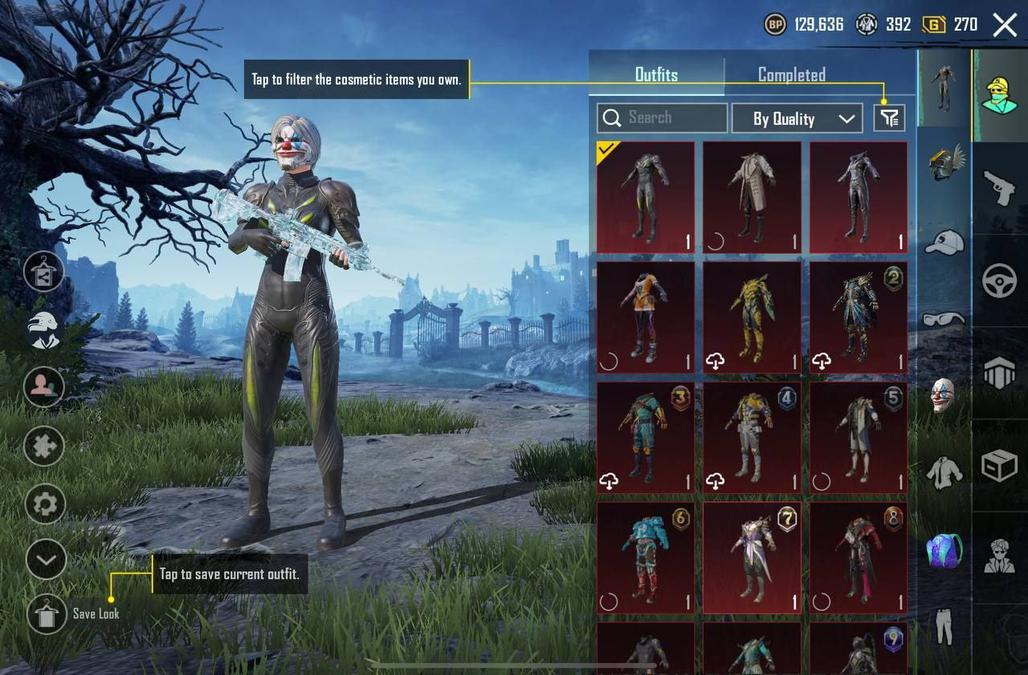Select the golden armor outfit
This screenshot has width=1028, height=675.
click(x=751, y=317)
